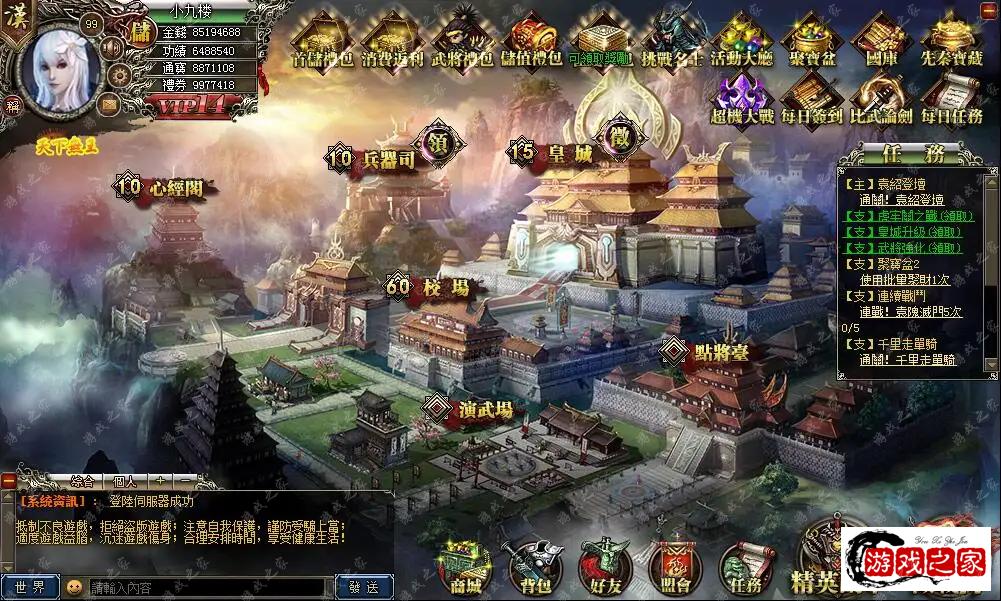Select the 袁紹登壇 main quest entry
1001x601 pixels.
(901, 184)
